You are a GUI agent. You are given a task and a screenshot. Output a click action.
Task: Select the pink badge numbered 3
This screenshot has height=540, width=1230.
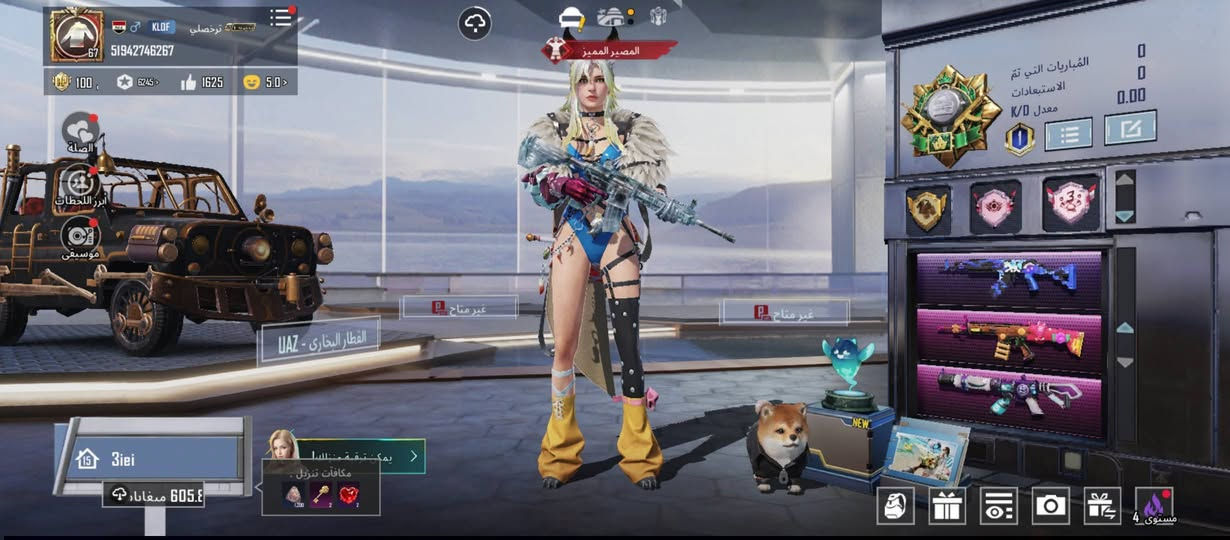point(1071,204)
